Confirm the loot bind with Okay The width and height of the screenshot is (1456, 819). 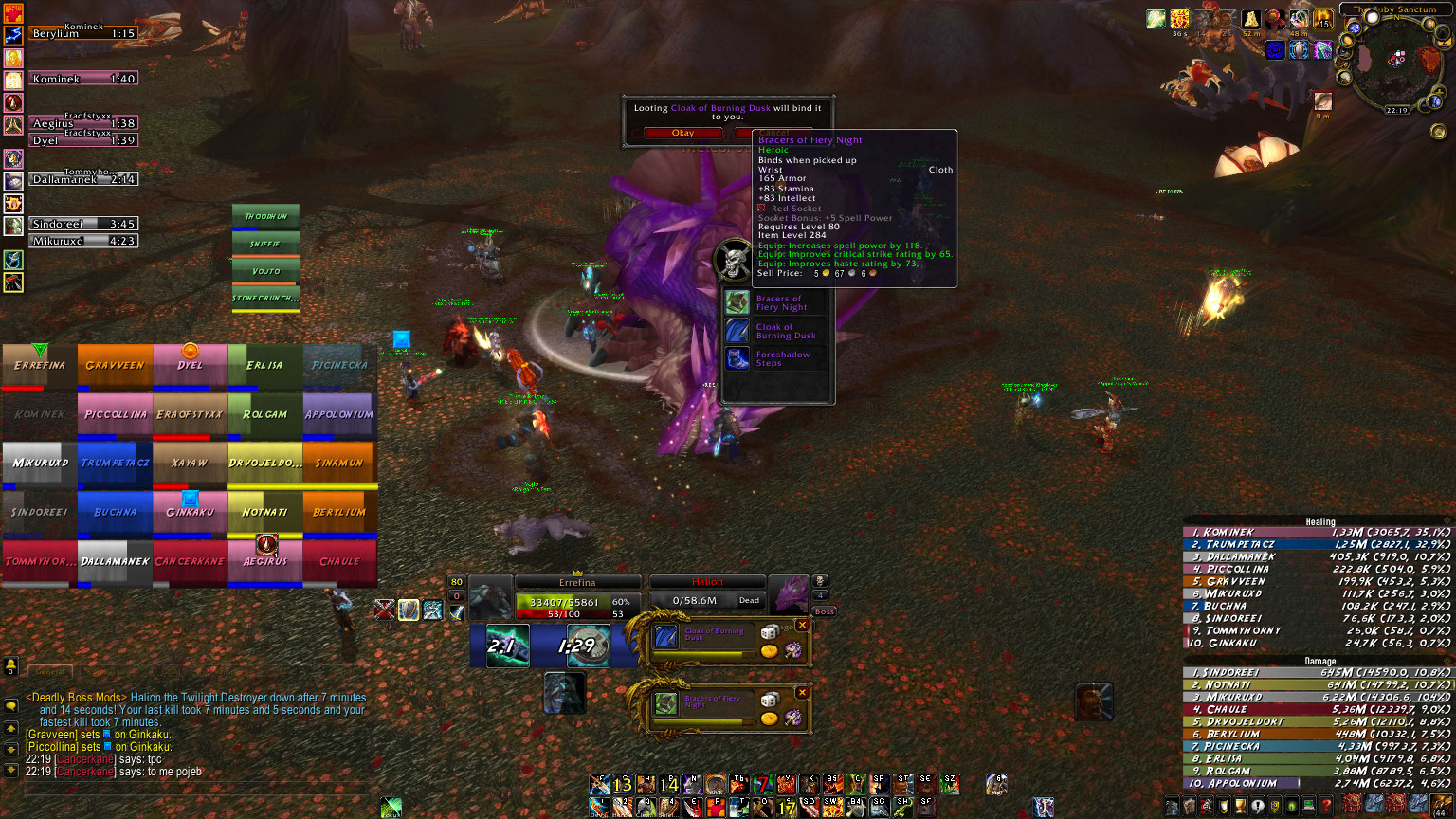(x=682, y=133)
